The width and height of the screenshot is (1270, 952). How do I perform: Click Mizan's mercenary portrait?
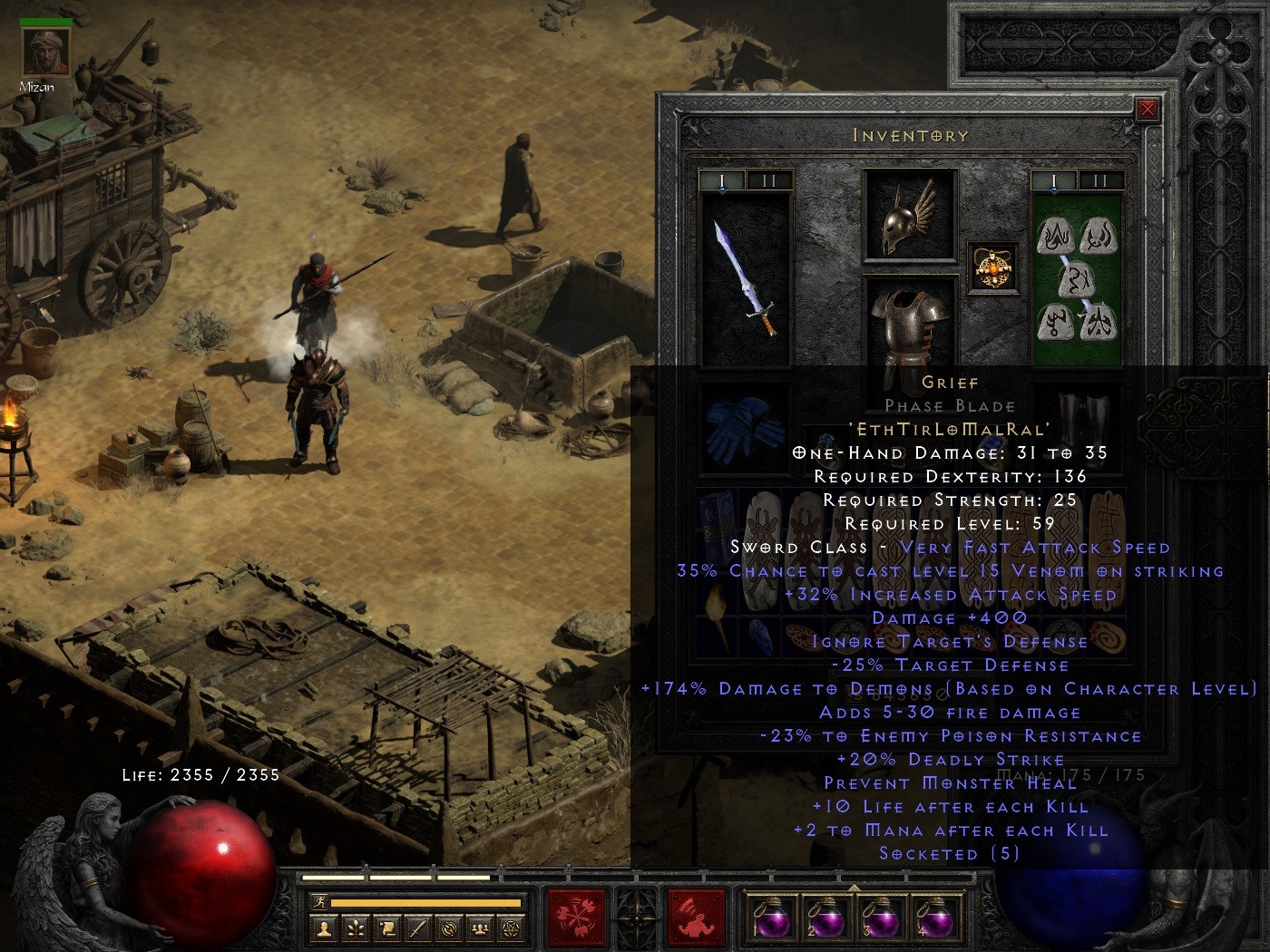point(45,50)
